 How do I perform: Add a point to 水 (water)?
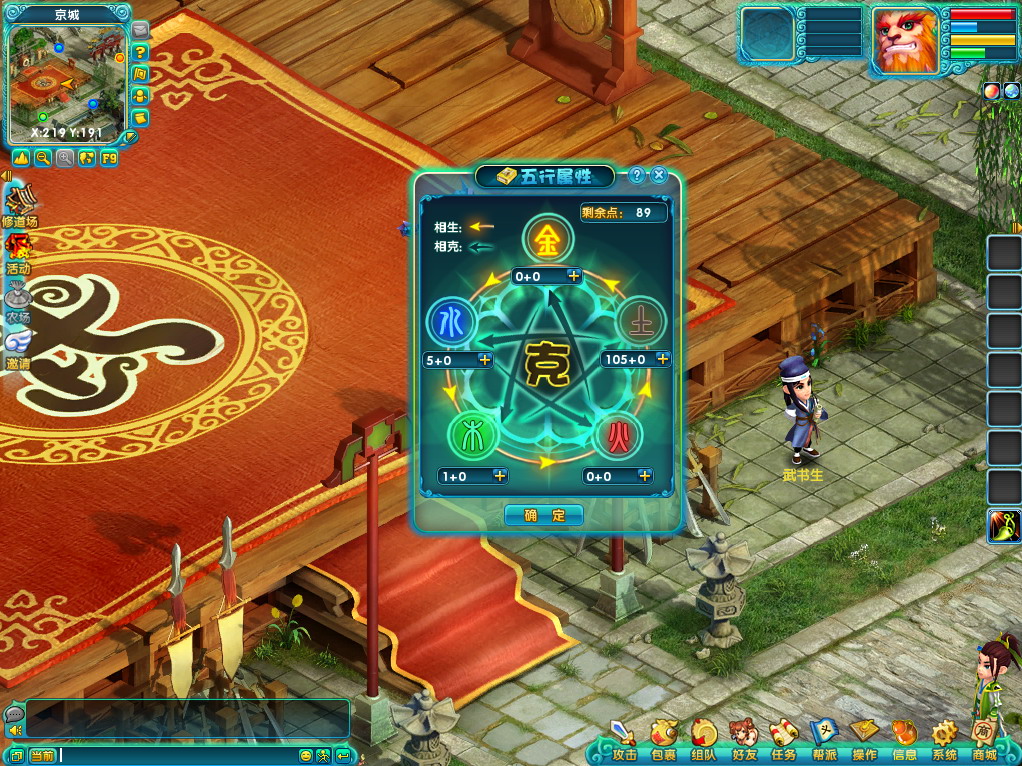point(485,360)
